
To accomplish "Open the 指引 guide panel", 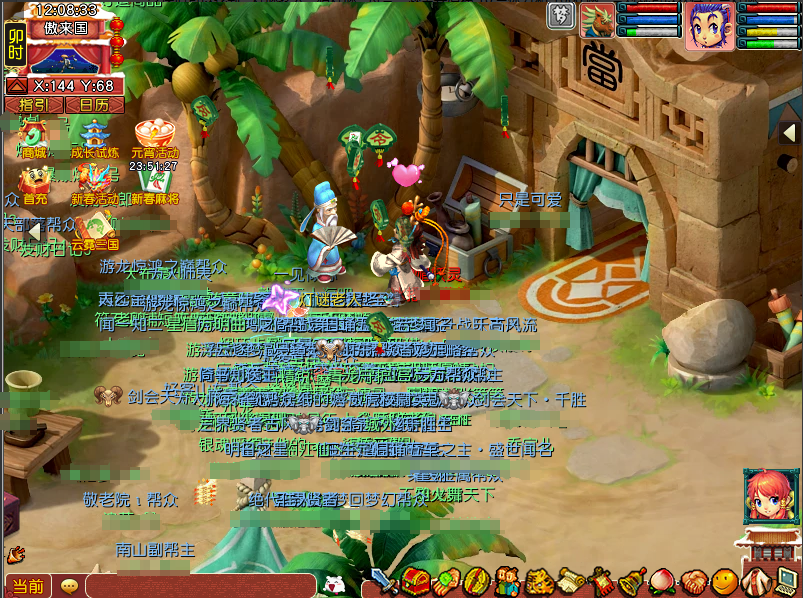I will pyautogui.click(x=34, y=105).
